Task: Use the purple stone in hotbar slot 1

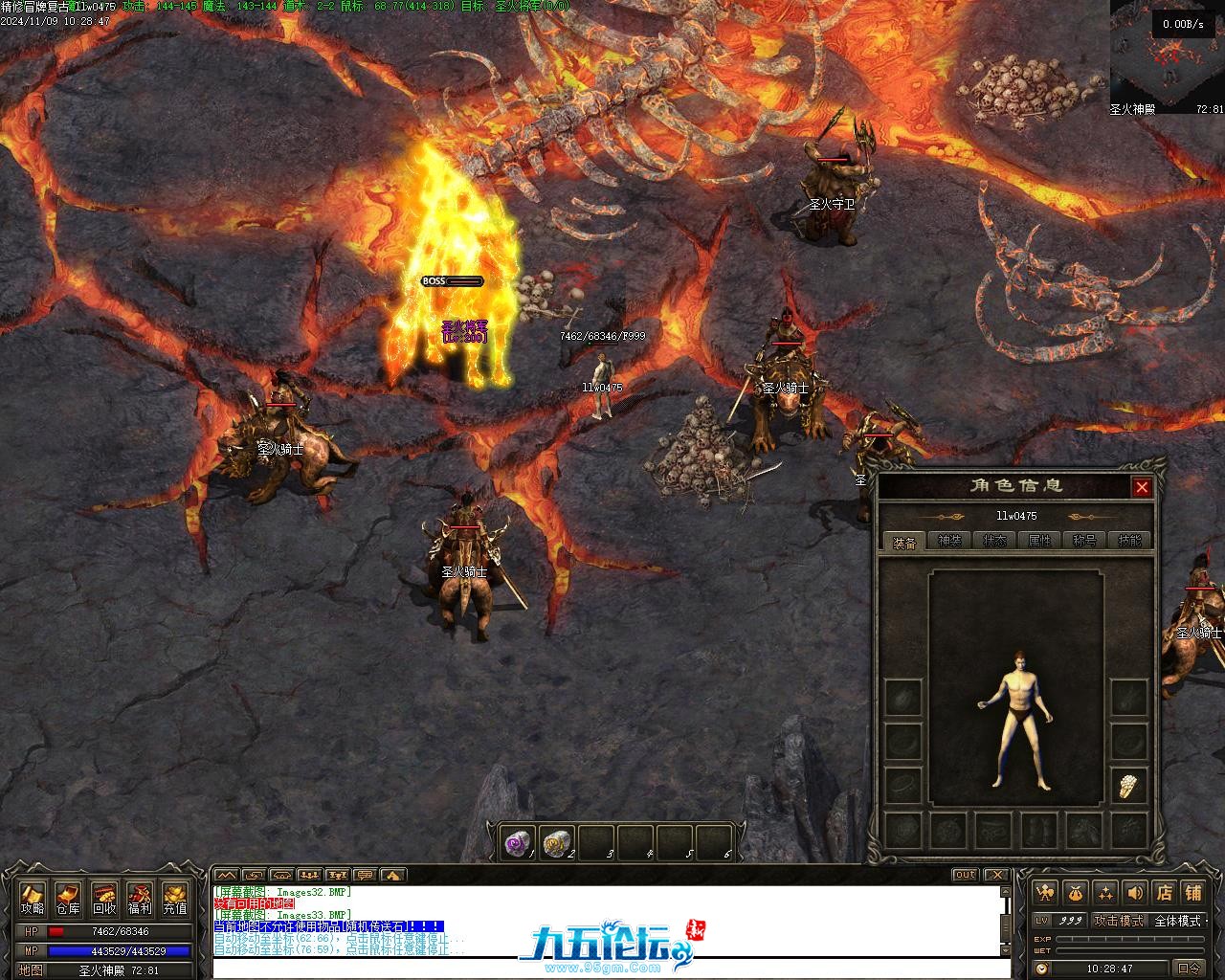Action: 518,842
